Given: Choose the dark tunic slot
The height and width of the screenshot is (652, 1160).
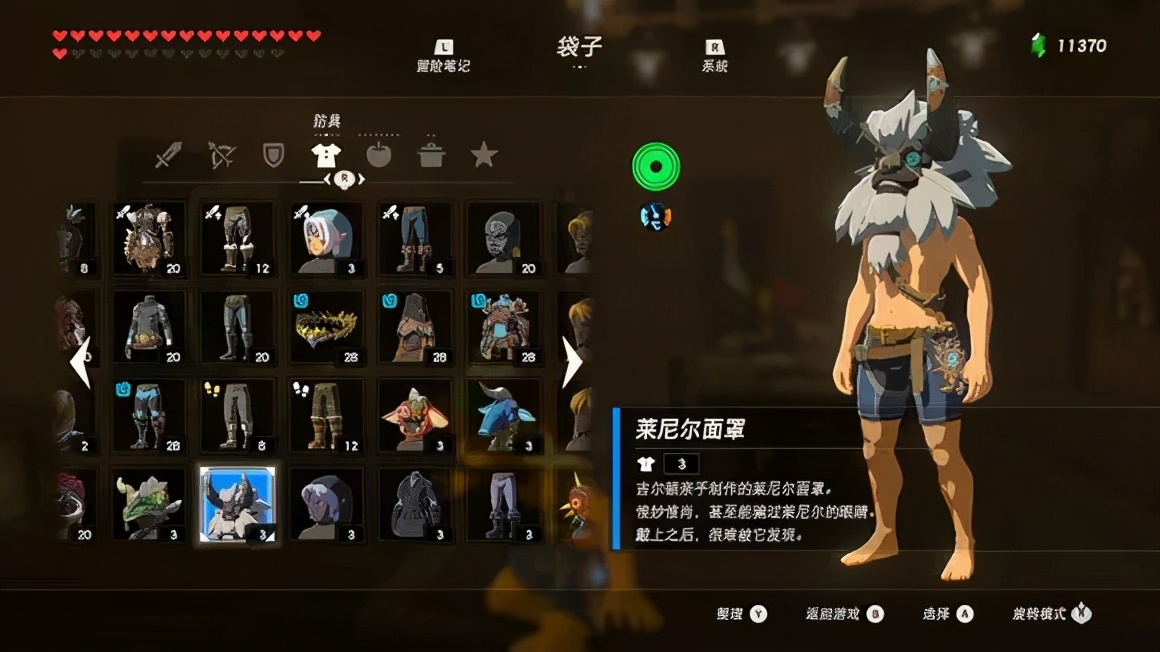Looking at the screenshot, I should click(x=415, y=504).
